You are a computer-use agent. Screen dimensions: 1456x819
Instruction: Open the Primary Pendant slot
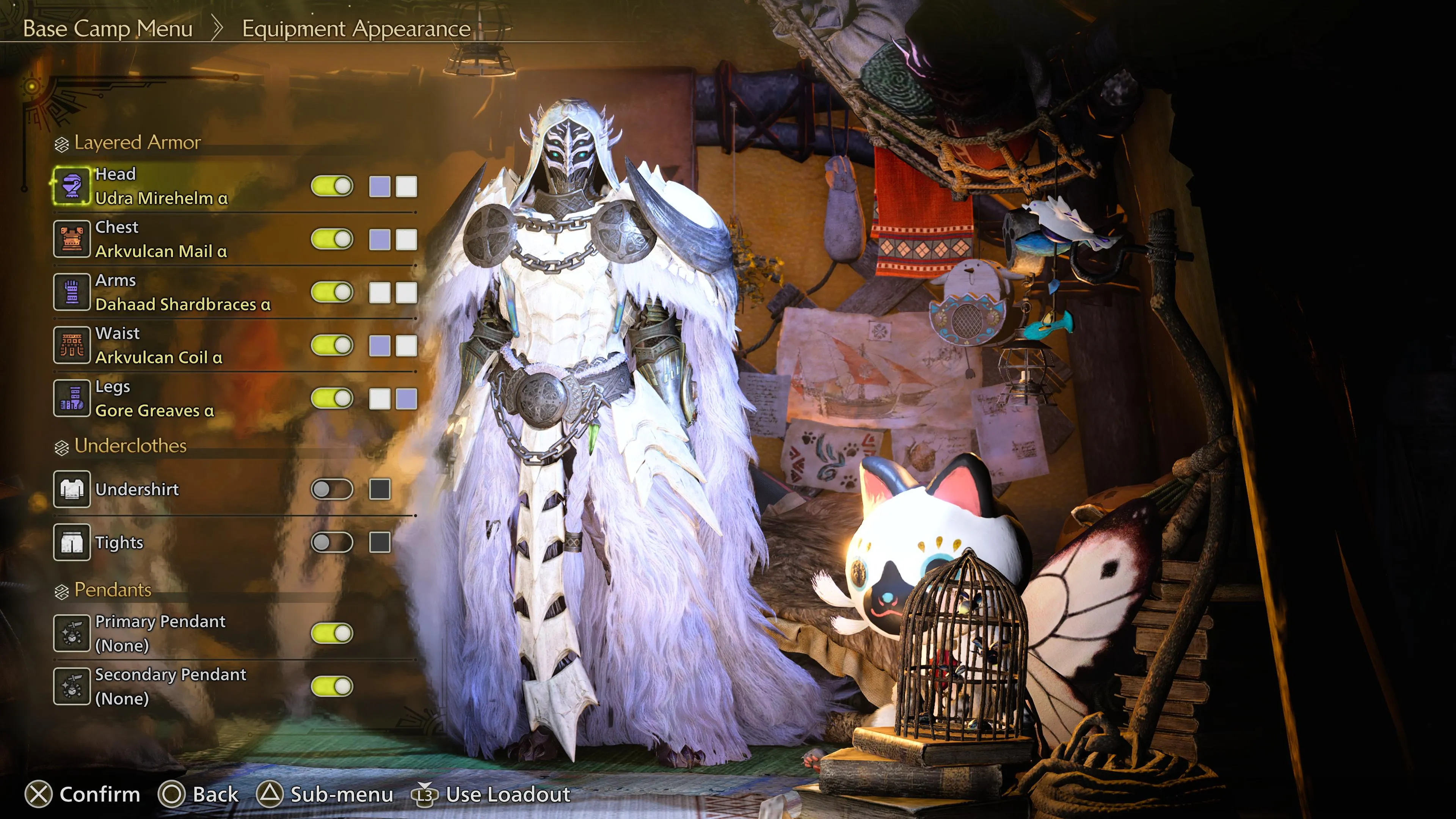coord(160,634)
